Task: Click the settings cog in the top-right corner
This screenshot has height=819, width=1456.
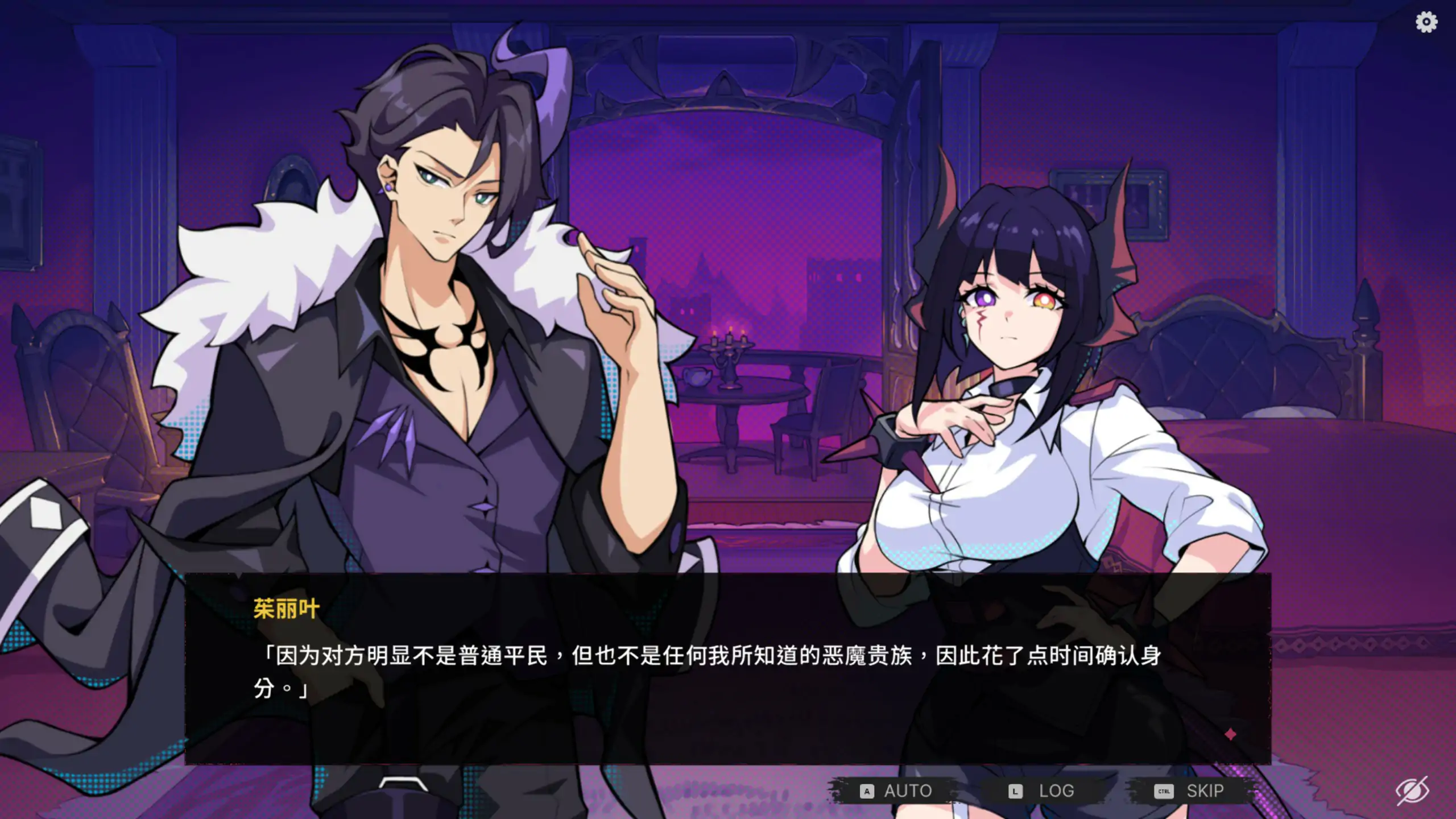Action: click(1426, 23)
